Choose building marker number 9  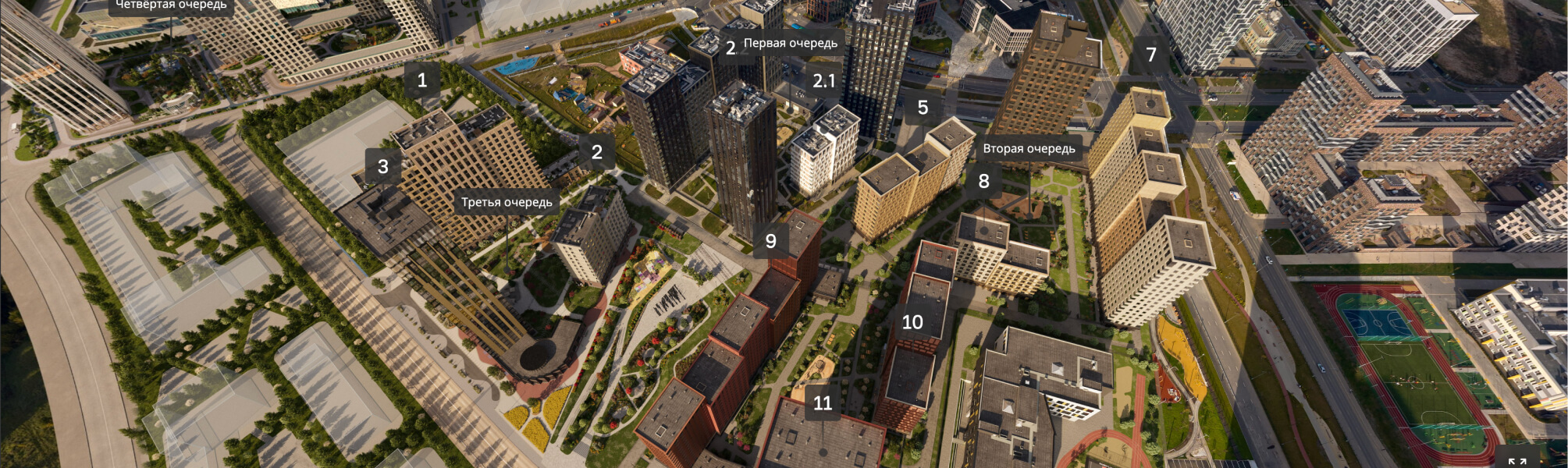pos(771,242)
